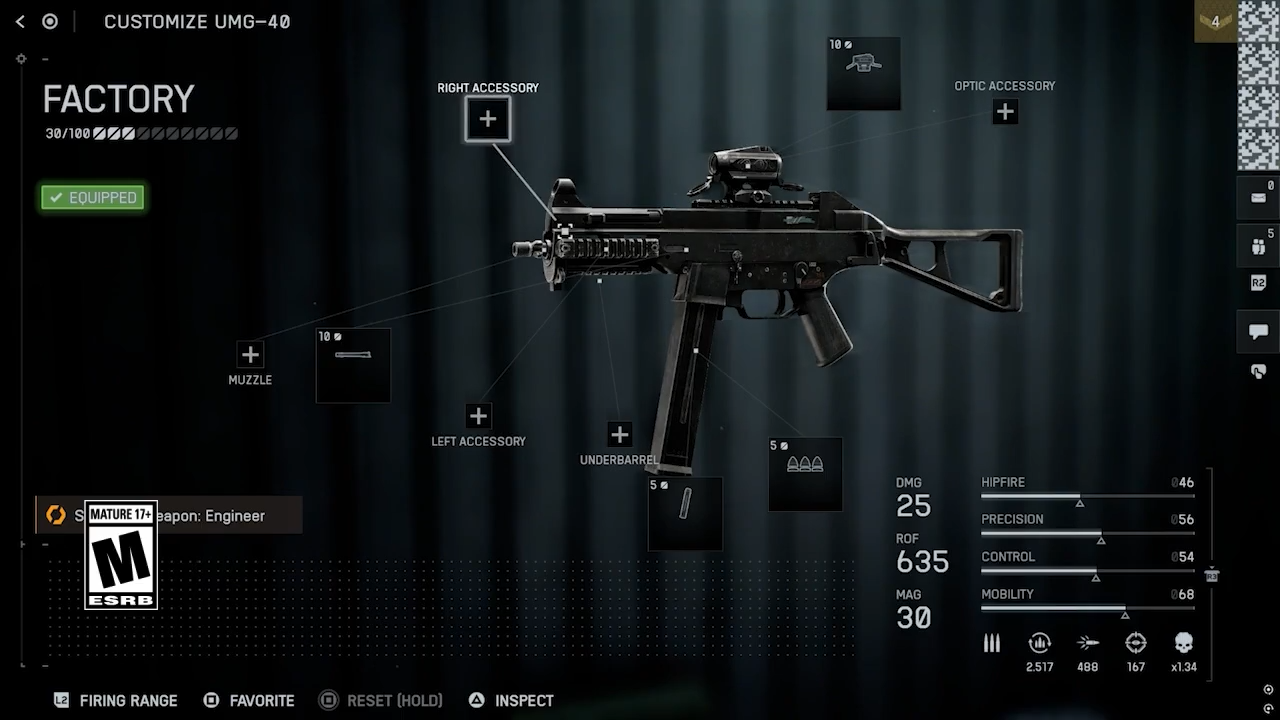The width and height of the screenshot is (1280, 720).
Task: Open the chat bubble panel
Action: [x=1258, y=331]
